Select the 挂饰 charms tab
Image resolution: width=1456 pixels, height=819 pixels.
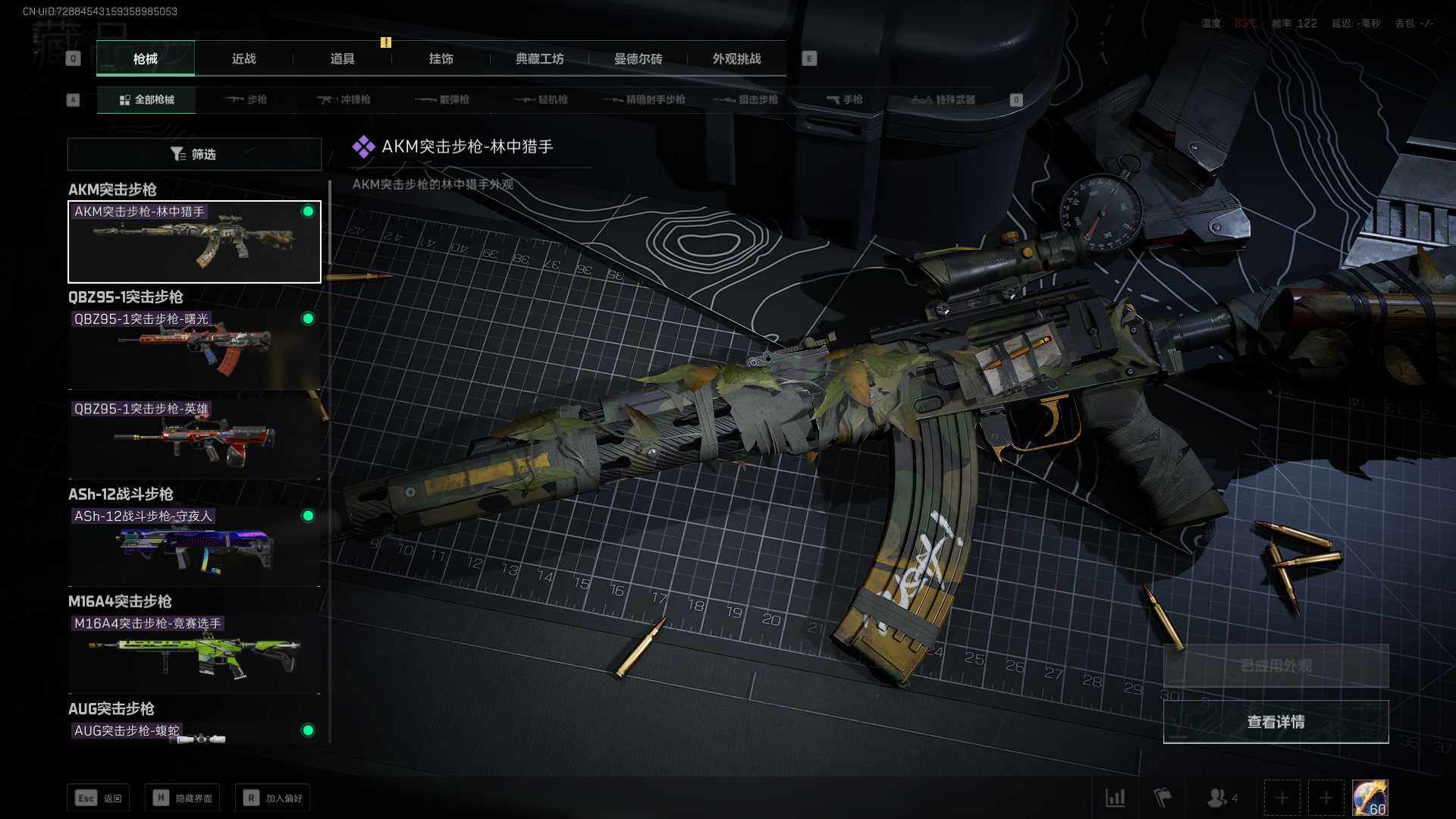coord(441,58)
